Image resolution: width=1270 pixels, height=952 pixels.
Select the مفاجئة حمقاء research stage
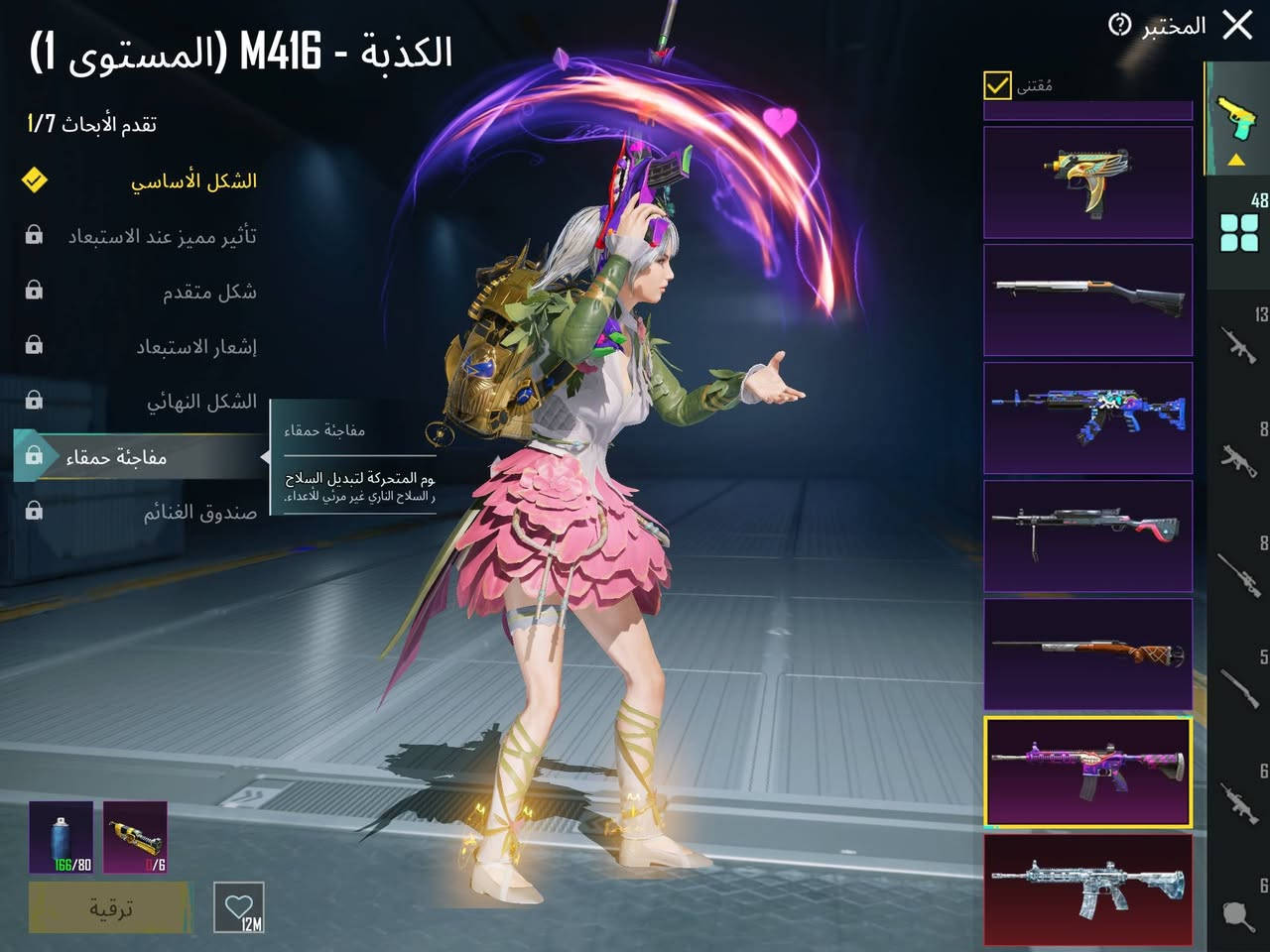click(139, 455)
